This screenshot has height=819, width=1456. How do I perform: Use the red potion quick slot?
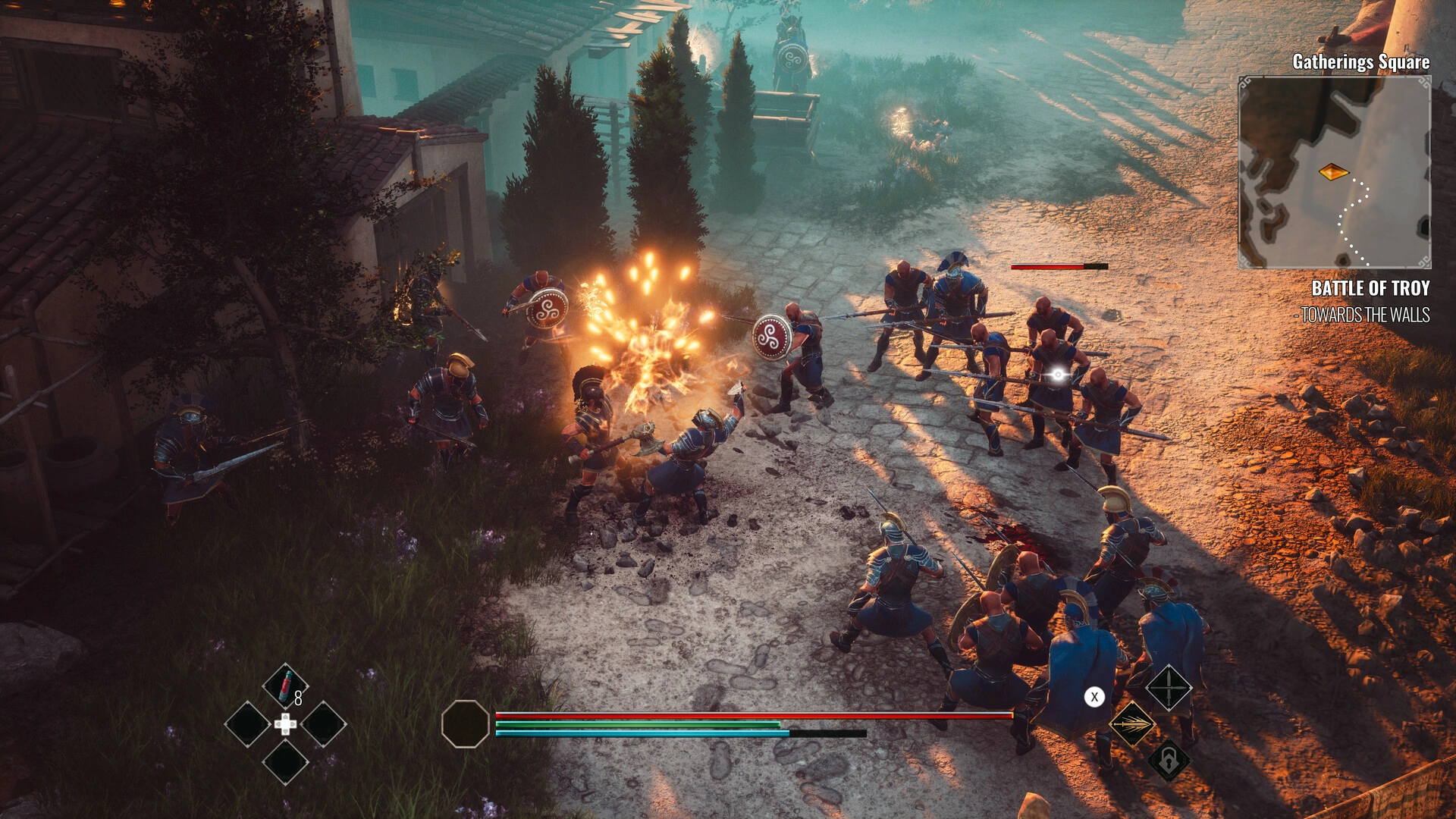[285, 686]
